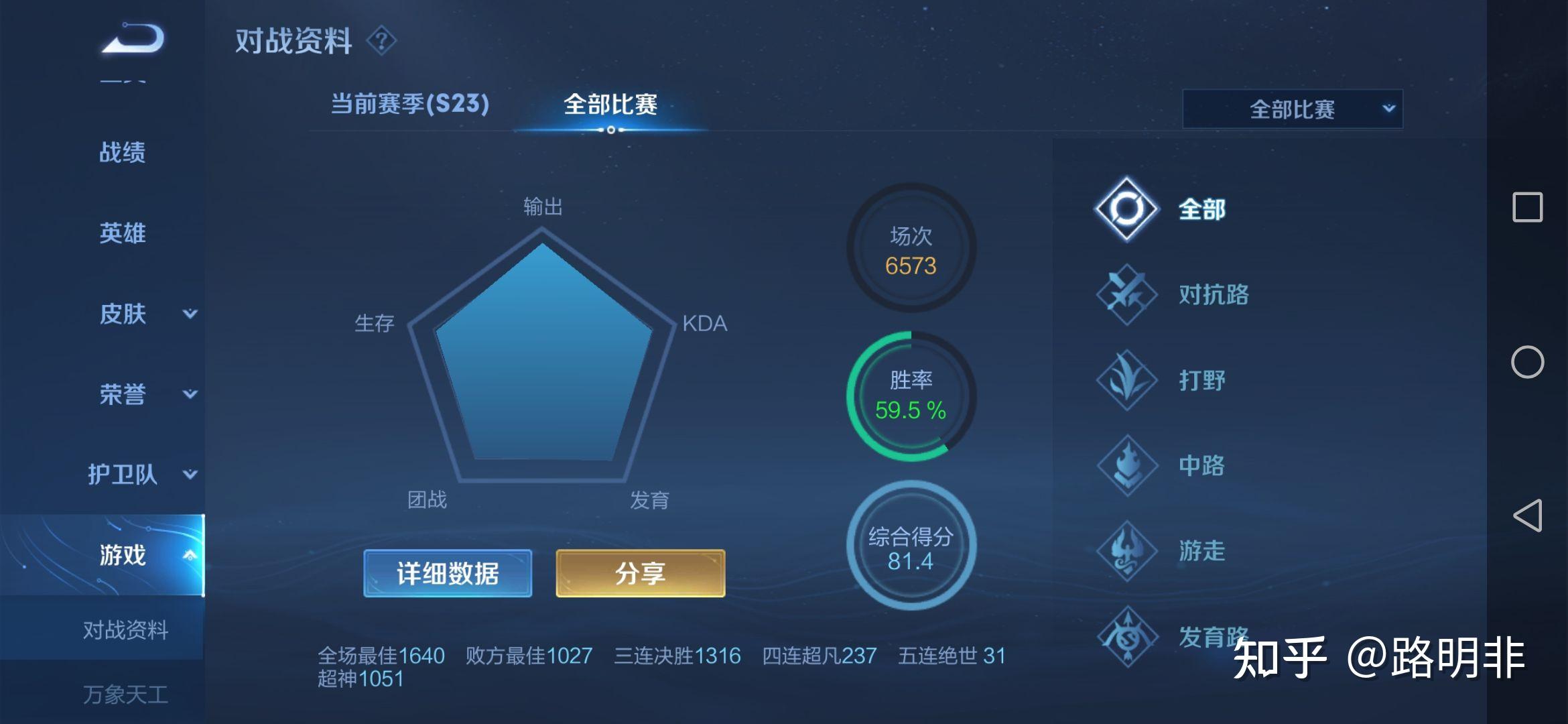Image resolution: width=1568 pixels, height=724 pixels.
Task: Click the help question mark icon
Action: pos(381,41)
